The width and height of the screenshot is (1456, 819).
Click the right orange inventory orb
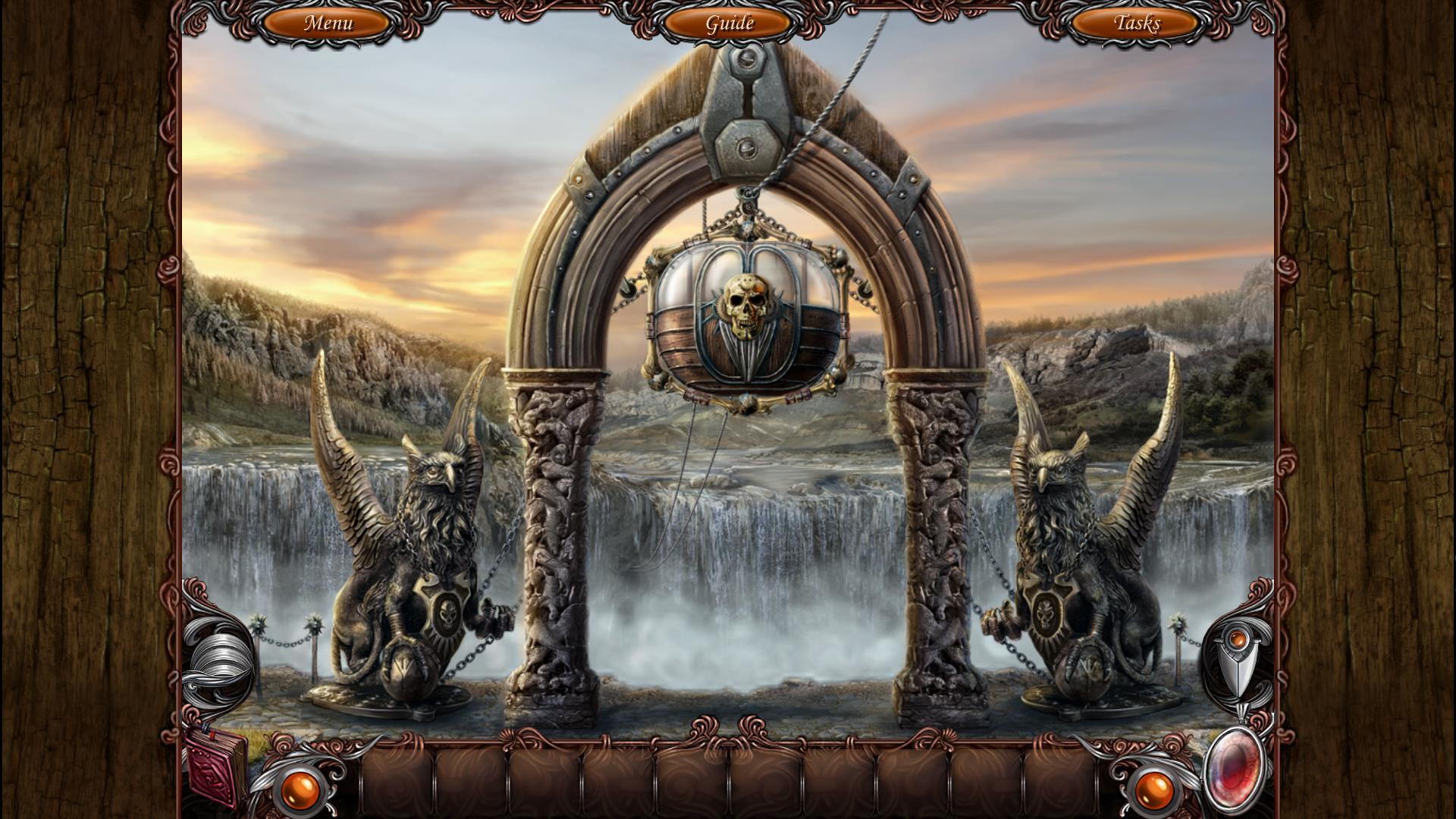[x=1155, y=789]
